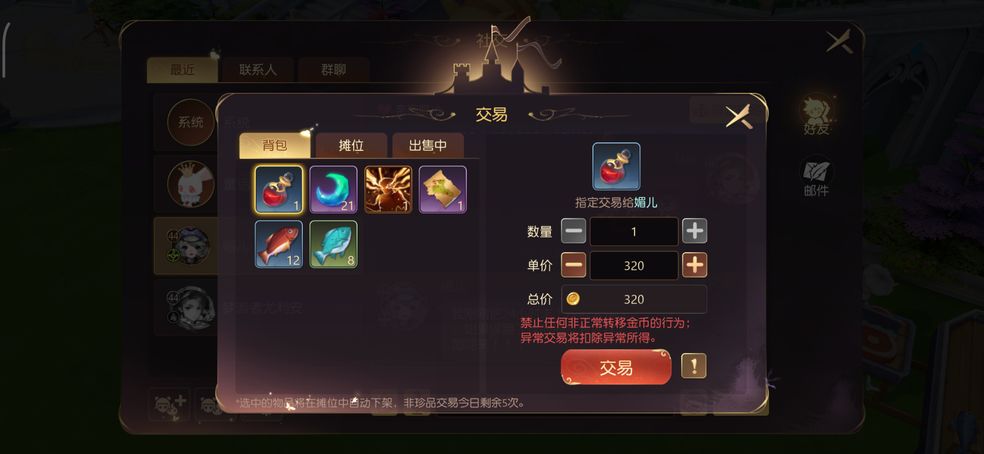Show trade info via exclamation button
Image resolution: width=984 pixels, height=454 pixels.
(694, 366)
